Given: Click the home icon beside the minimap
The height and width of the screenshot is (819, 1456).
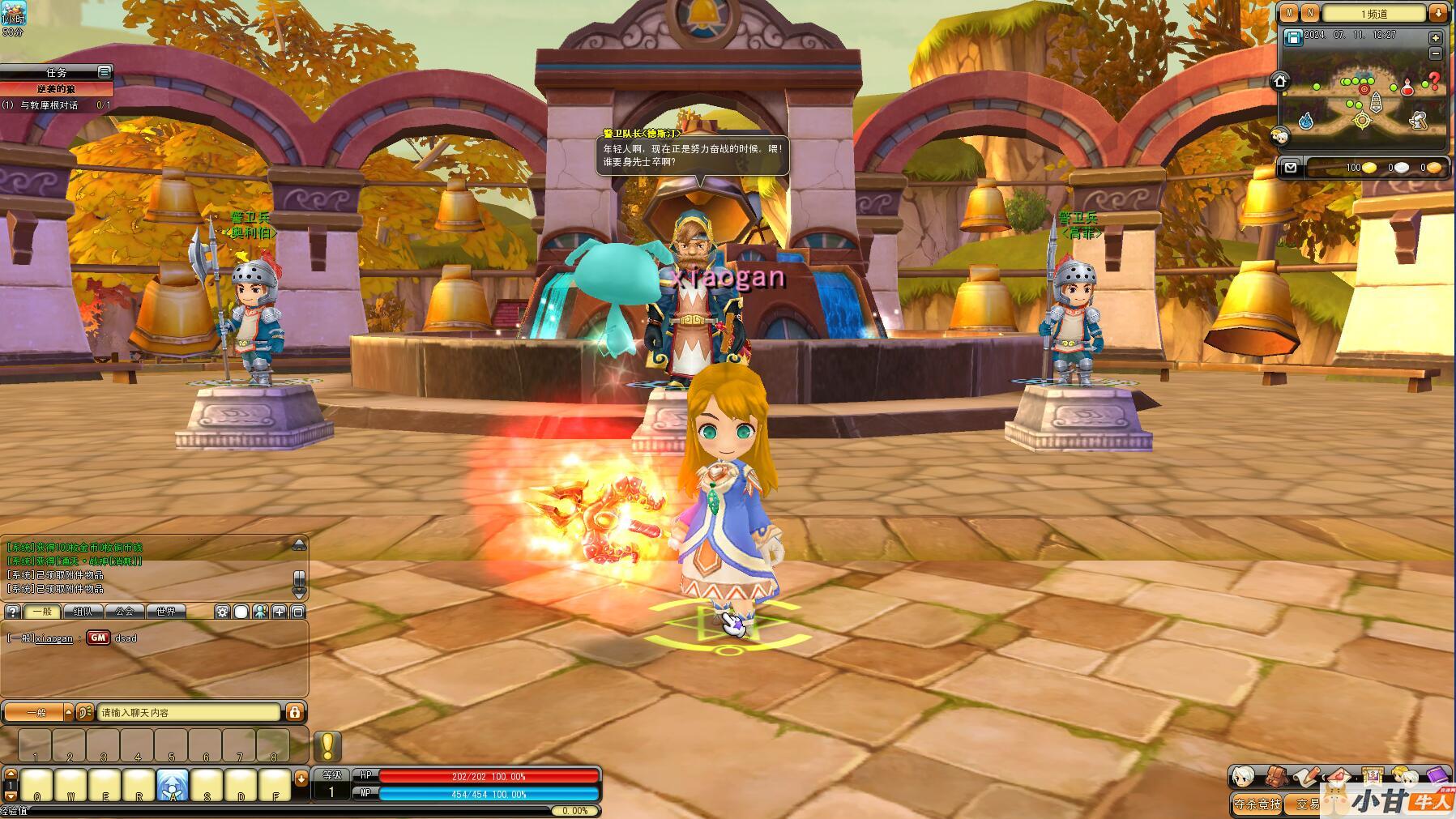Looking at the screenshot, I should tap(1280, 81).
